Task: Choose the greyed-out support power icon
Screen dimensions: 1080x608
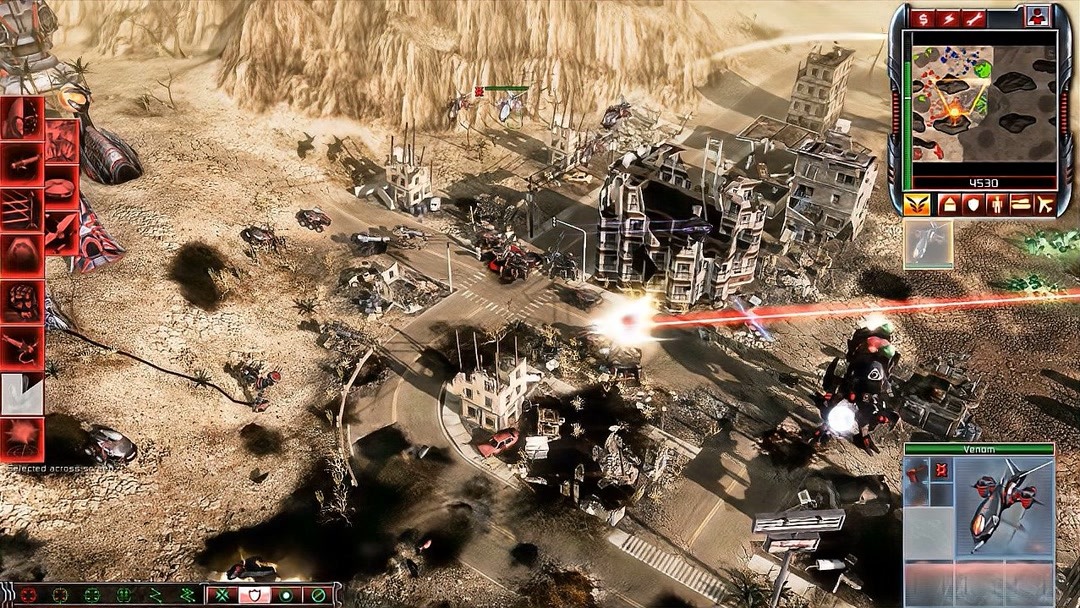Action: [21, 393]
